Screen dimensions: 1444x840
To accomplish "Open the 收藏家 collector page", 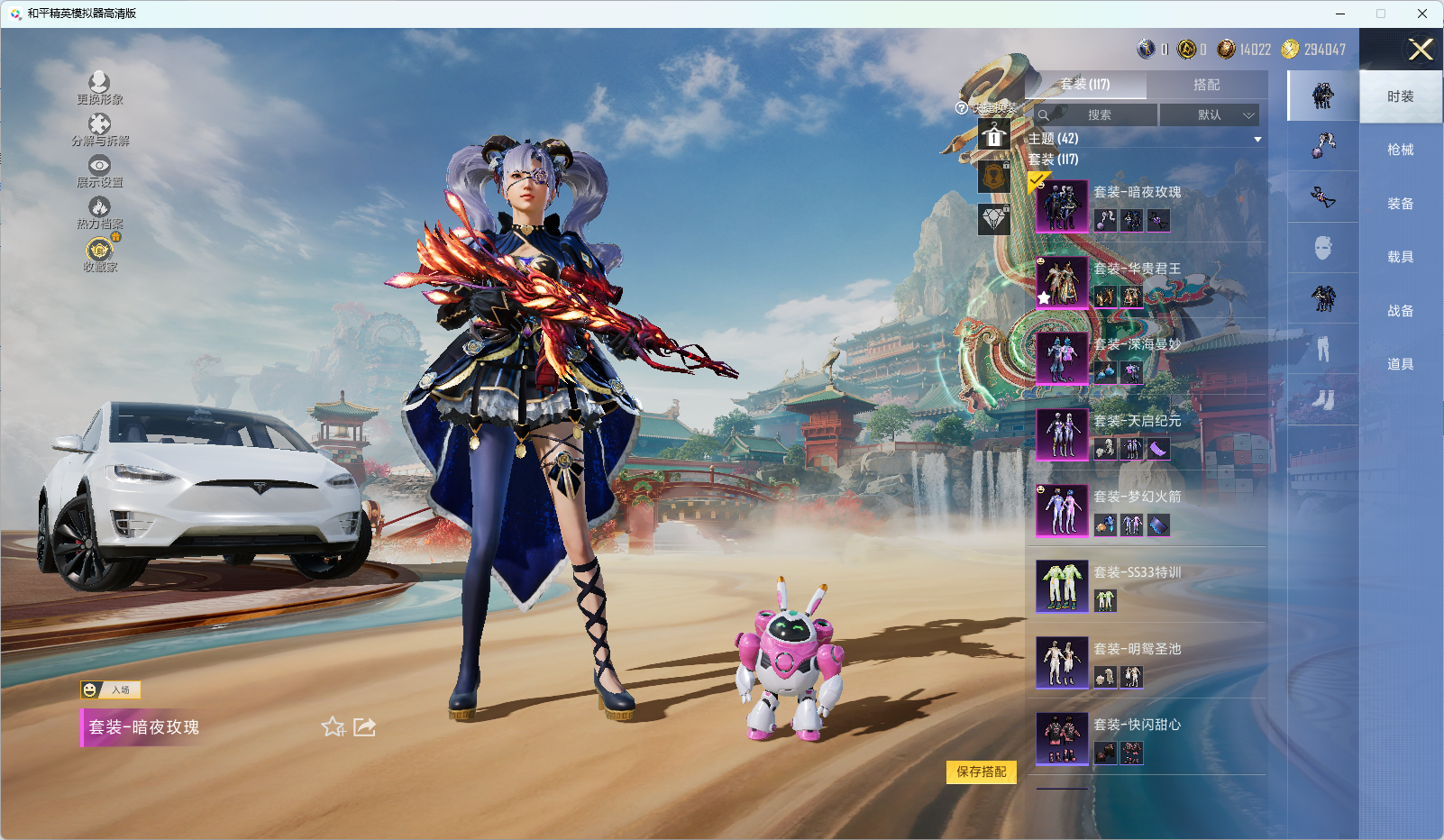I will [x=99, y=254].
